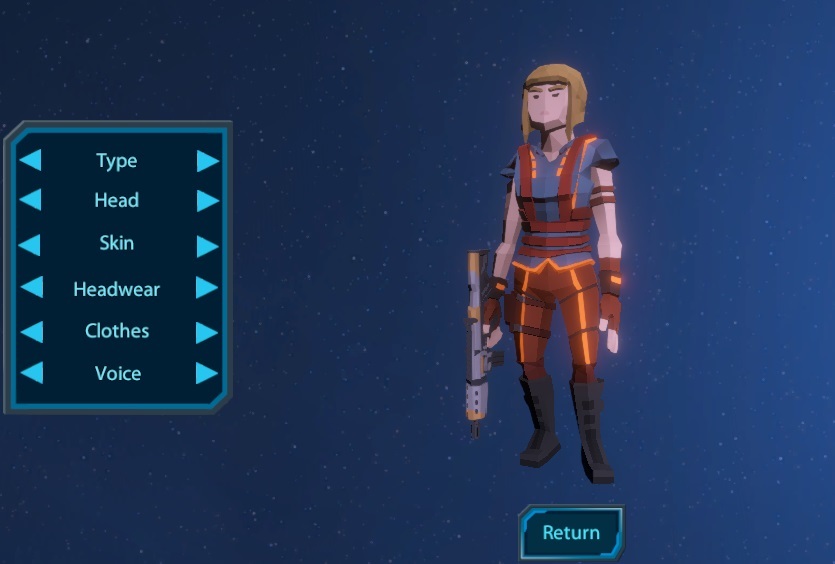Choose next Skin tone arrow

point(207,245)
